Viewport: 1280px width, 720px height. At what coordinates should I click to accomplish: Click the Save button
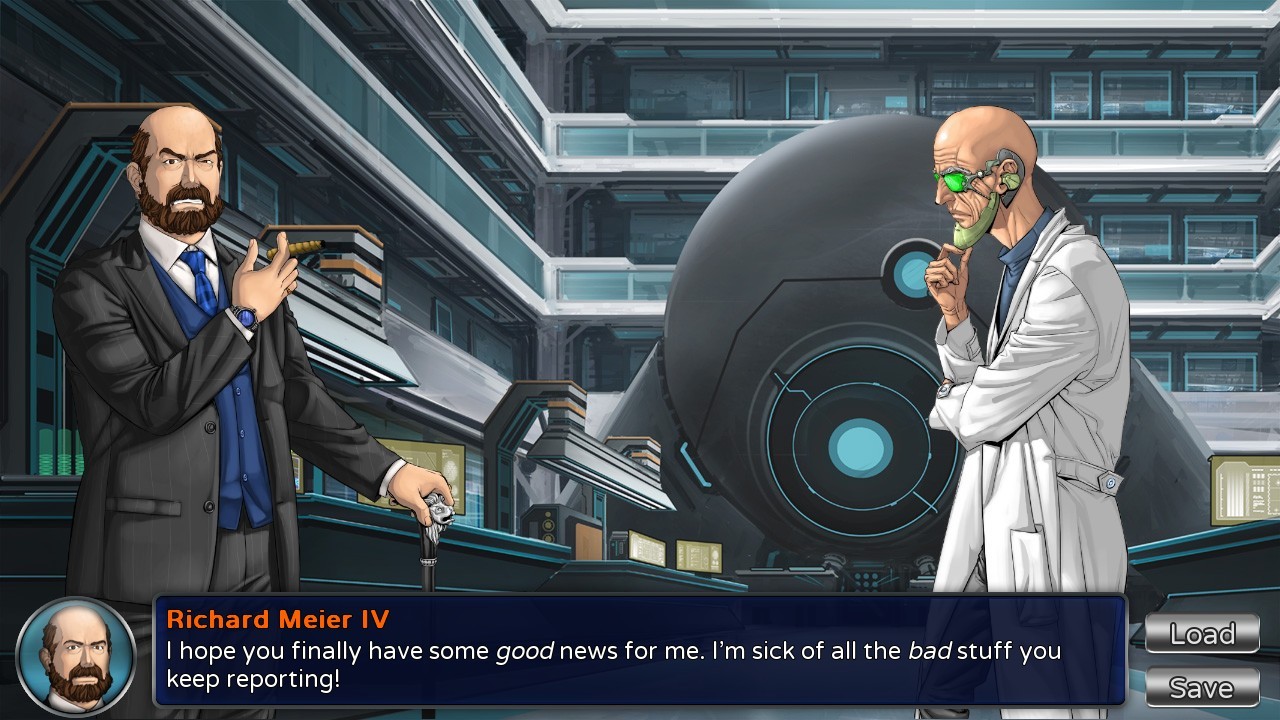[x=1202, y=687]
